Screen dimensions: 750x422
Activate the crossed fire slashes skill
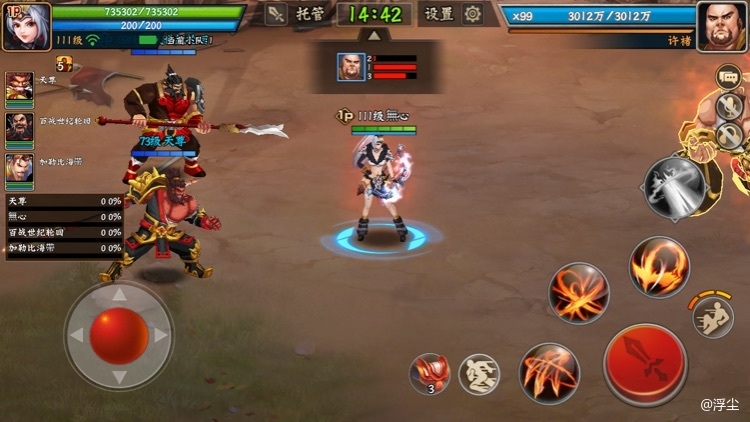(x=579, y=293)
